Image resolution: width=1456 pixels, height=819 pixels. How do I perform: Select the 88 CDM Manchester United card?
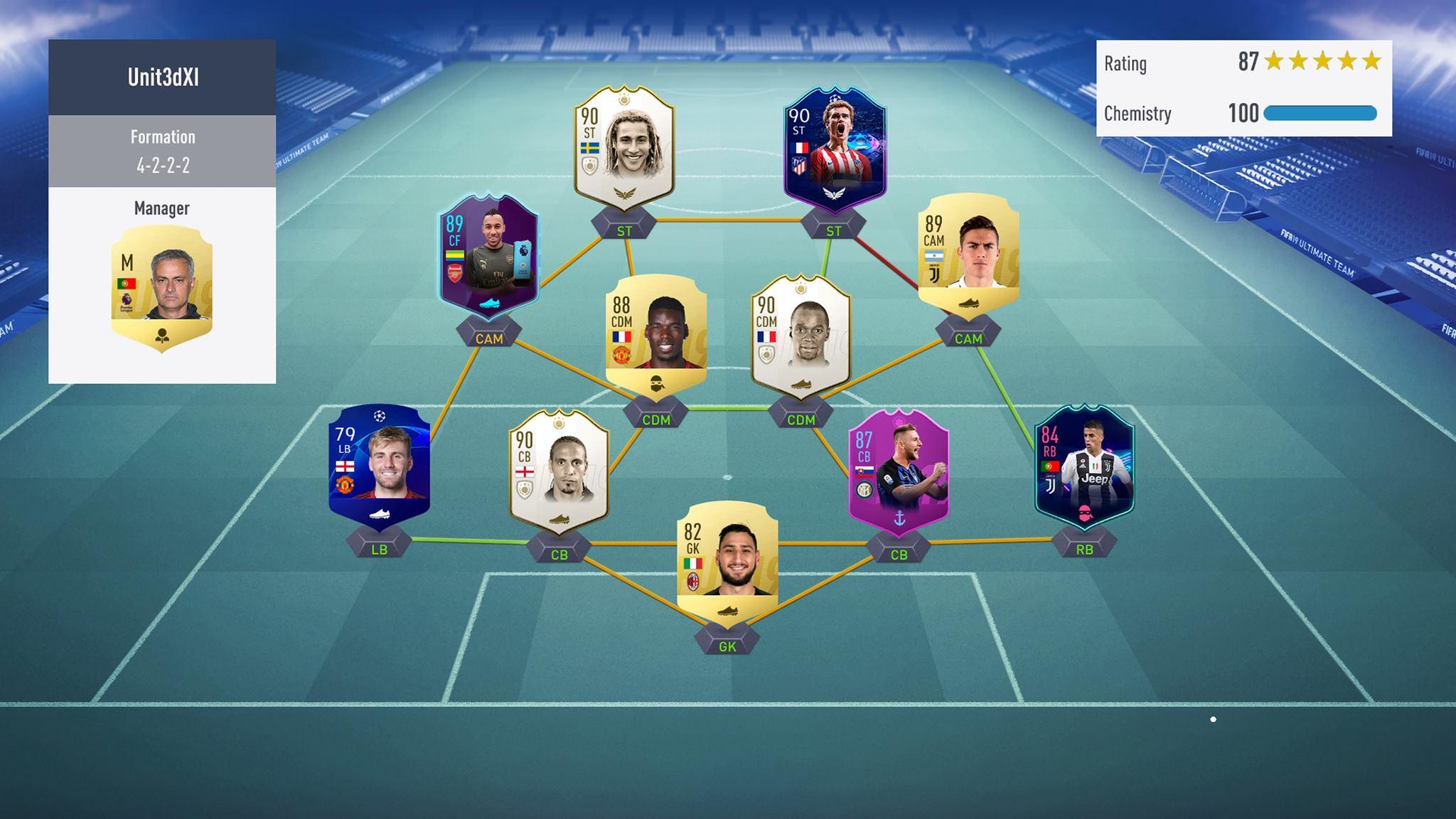click(655, 336)
